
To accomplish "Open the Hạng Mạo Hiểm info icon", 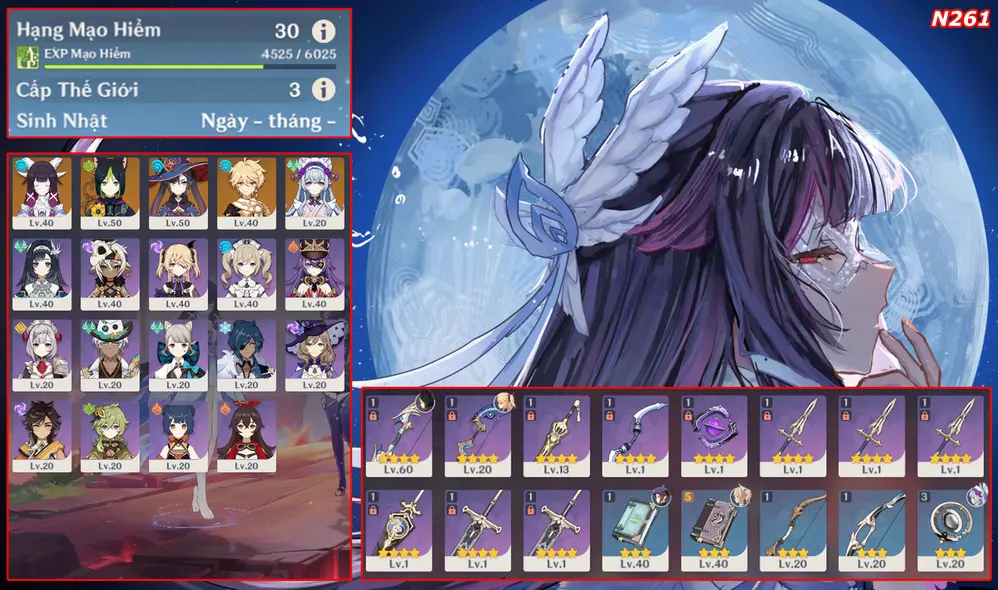I will 323,31.
